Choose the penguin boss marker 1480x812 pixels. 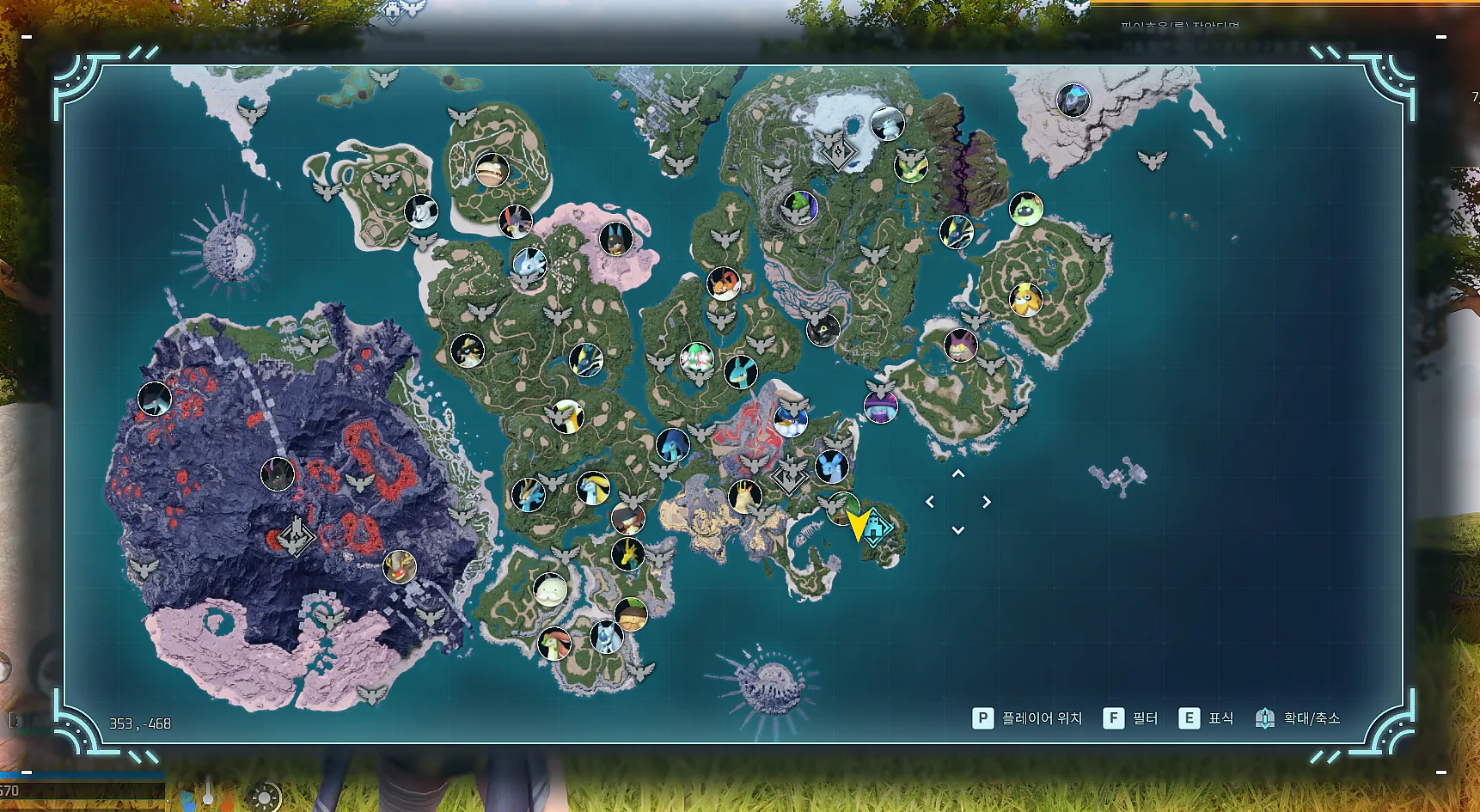point(790,420)
